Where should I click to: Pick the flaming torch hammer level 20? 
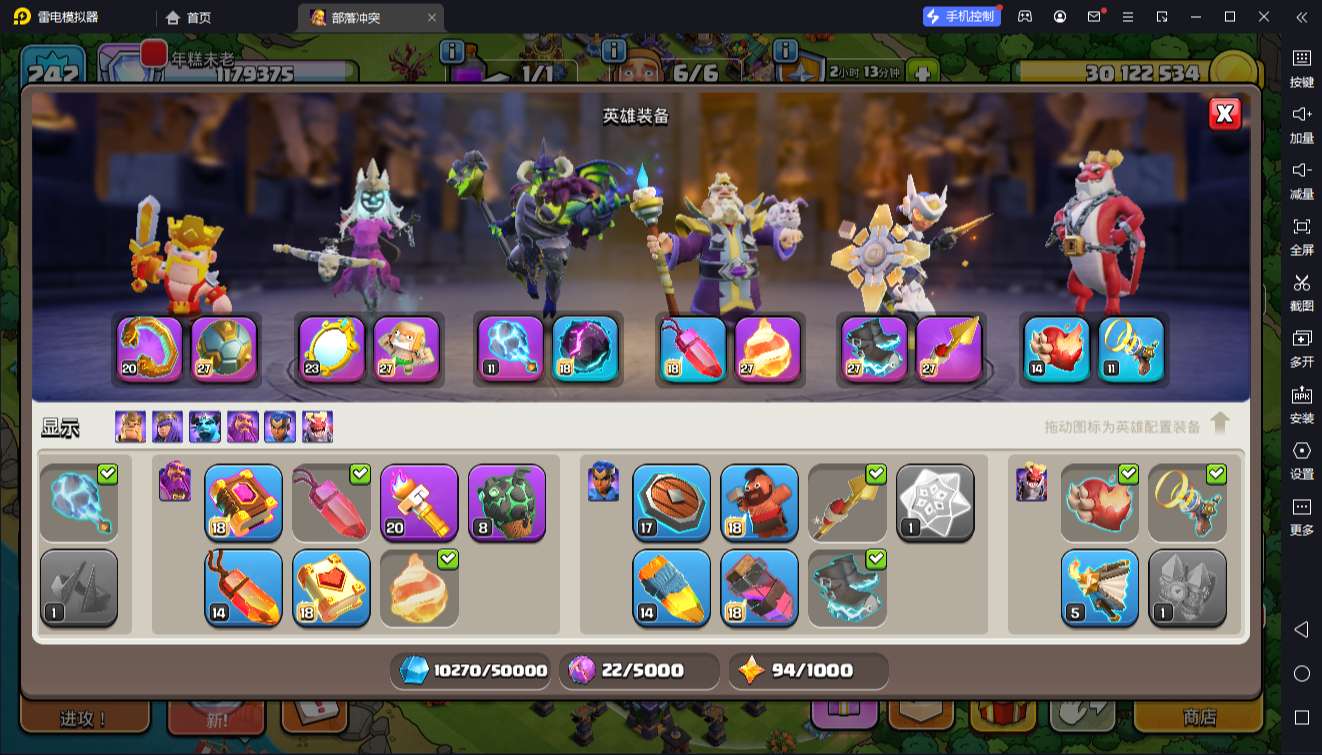(x=419, y=503)
